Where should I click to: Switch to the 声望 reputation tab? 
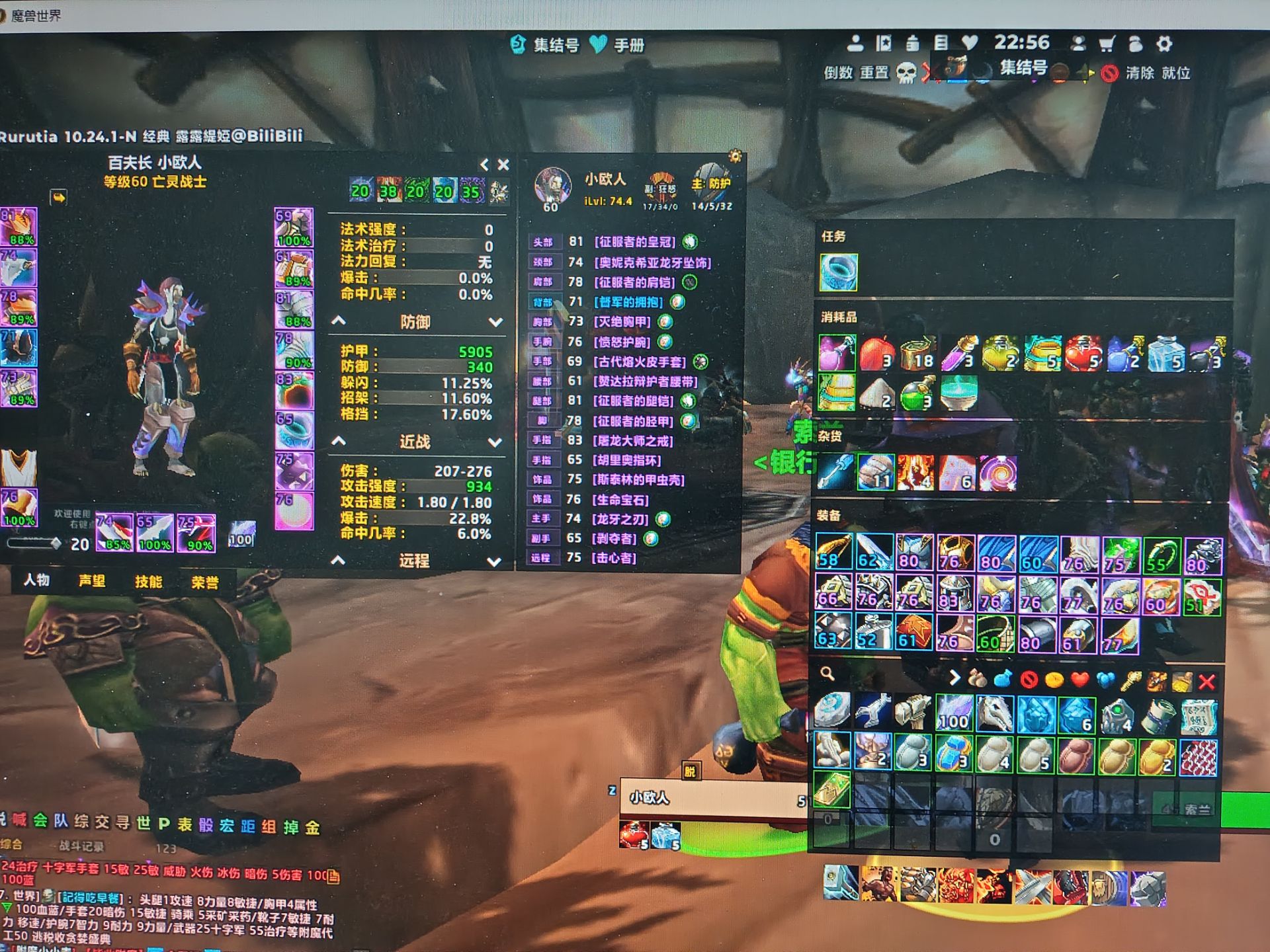pyautogui.click(x=92, y=581)
